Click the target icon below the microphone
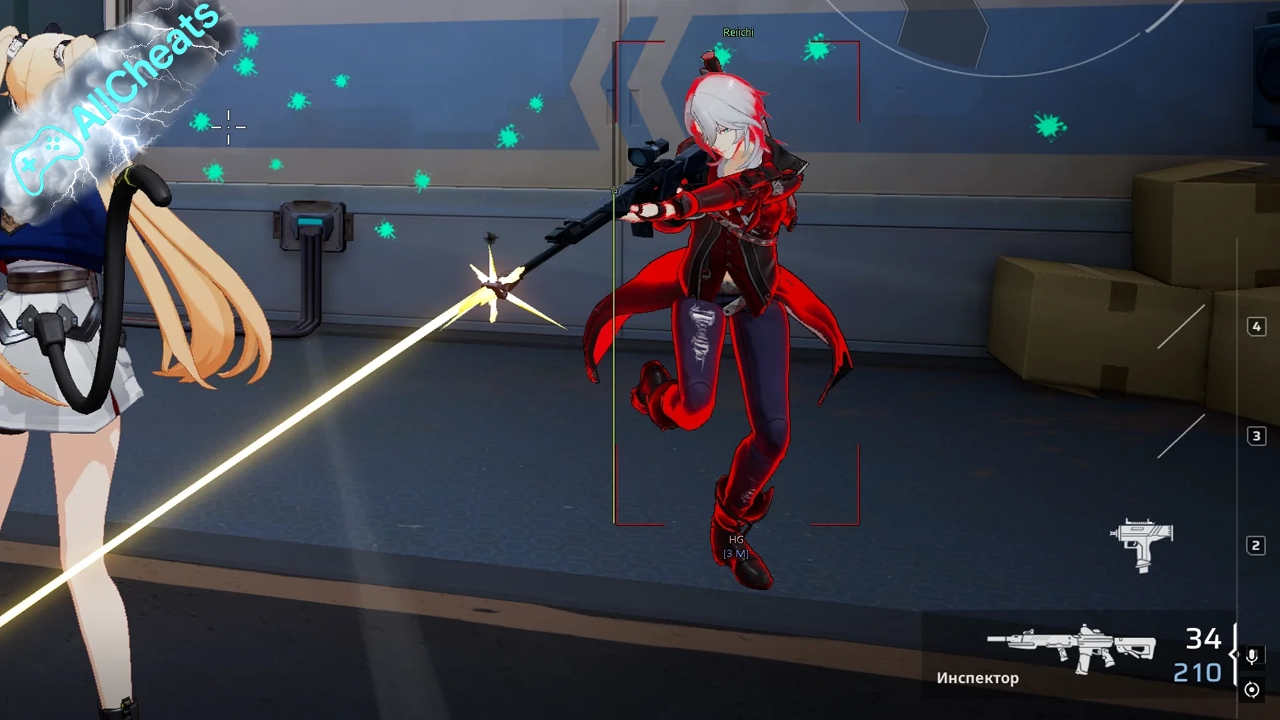 pos(1251,690)
